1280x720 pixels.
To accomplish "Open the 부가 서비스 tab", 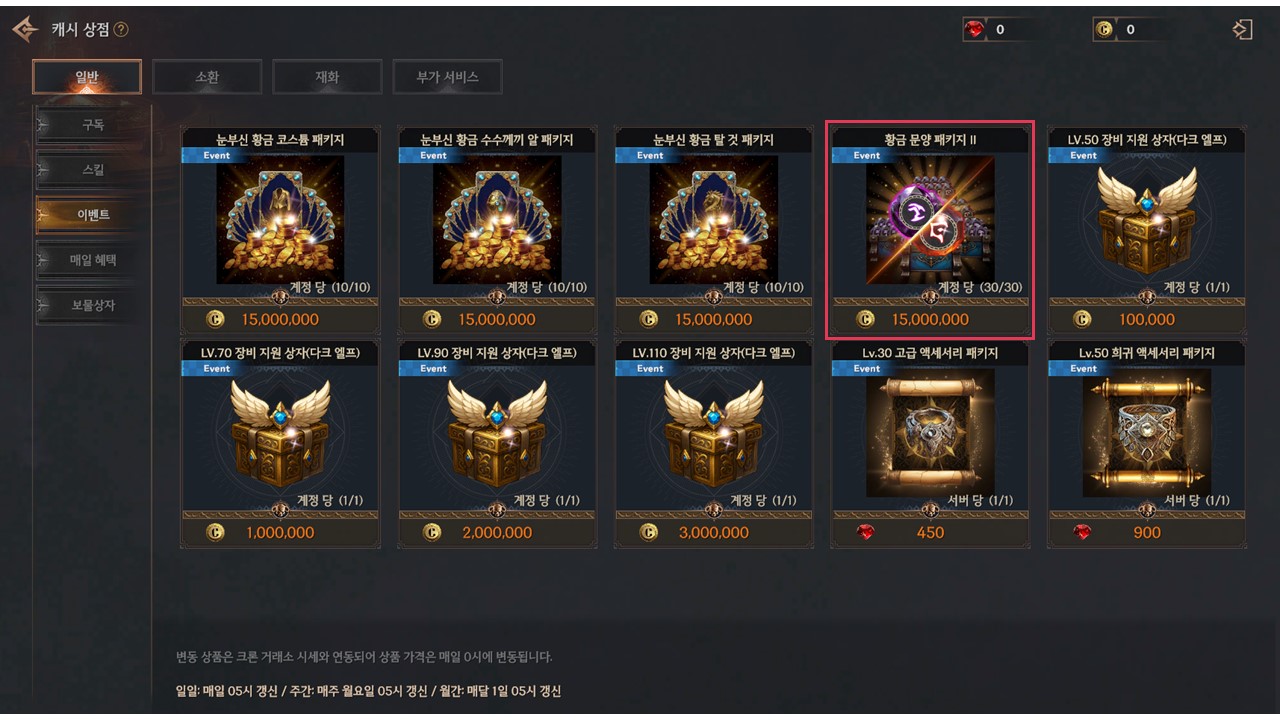I will click(447, 77).
